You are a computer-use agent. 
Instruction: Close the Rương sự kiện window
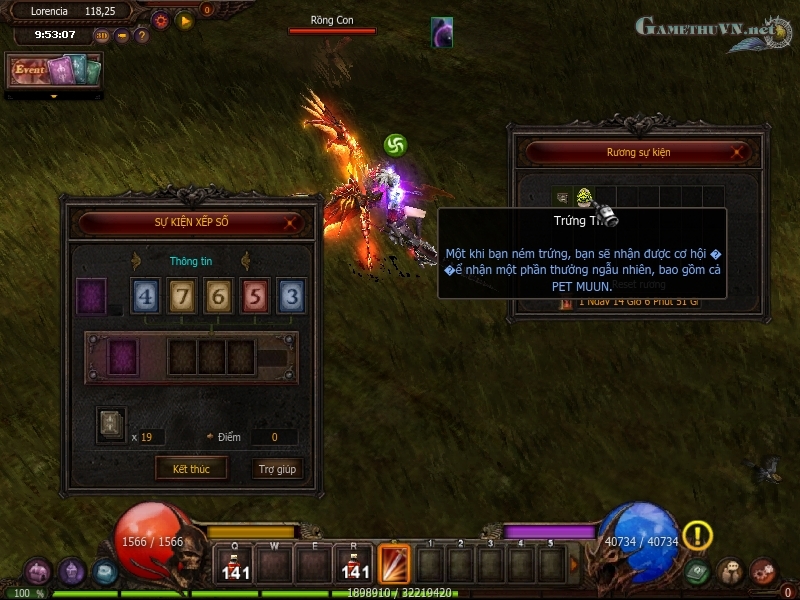(x=738, y=153)
